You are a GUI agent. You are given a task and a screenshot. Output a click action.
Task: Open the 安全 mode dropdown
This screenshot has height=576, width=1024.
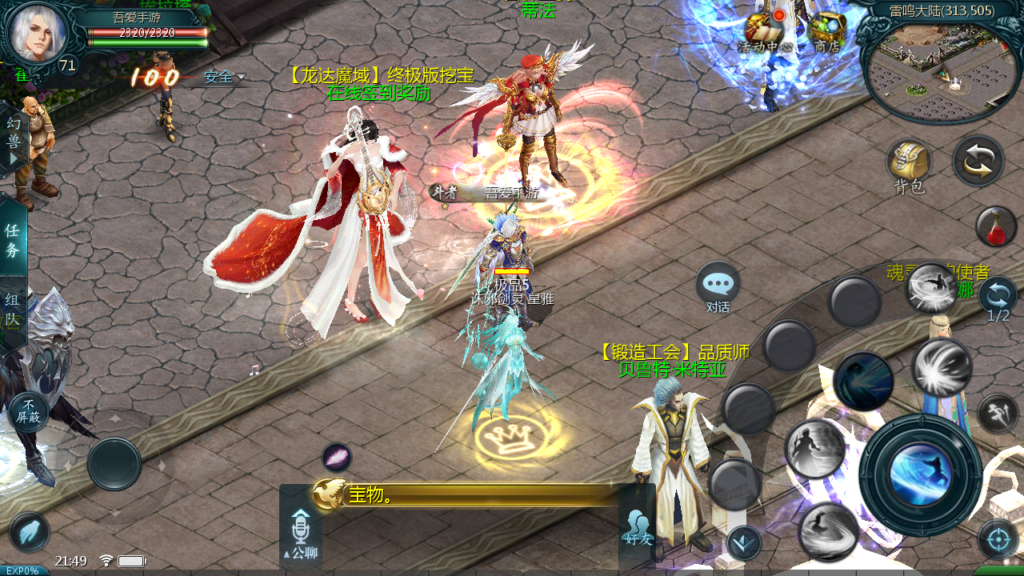point(223,77)
